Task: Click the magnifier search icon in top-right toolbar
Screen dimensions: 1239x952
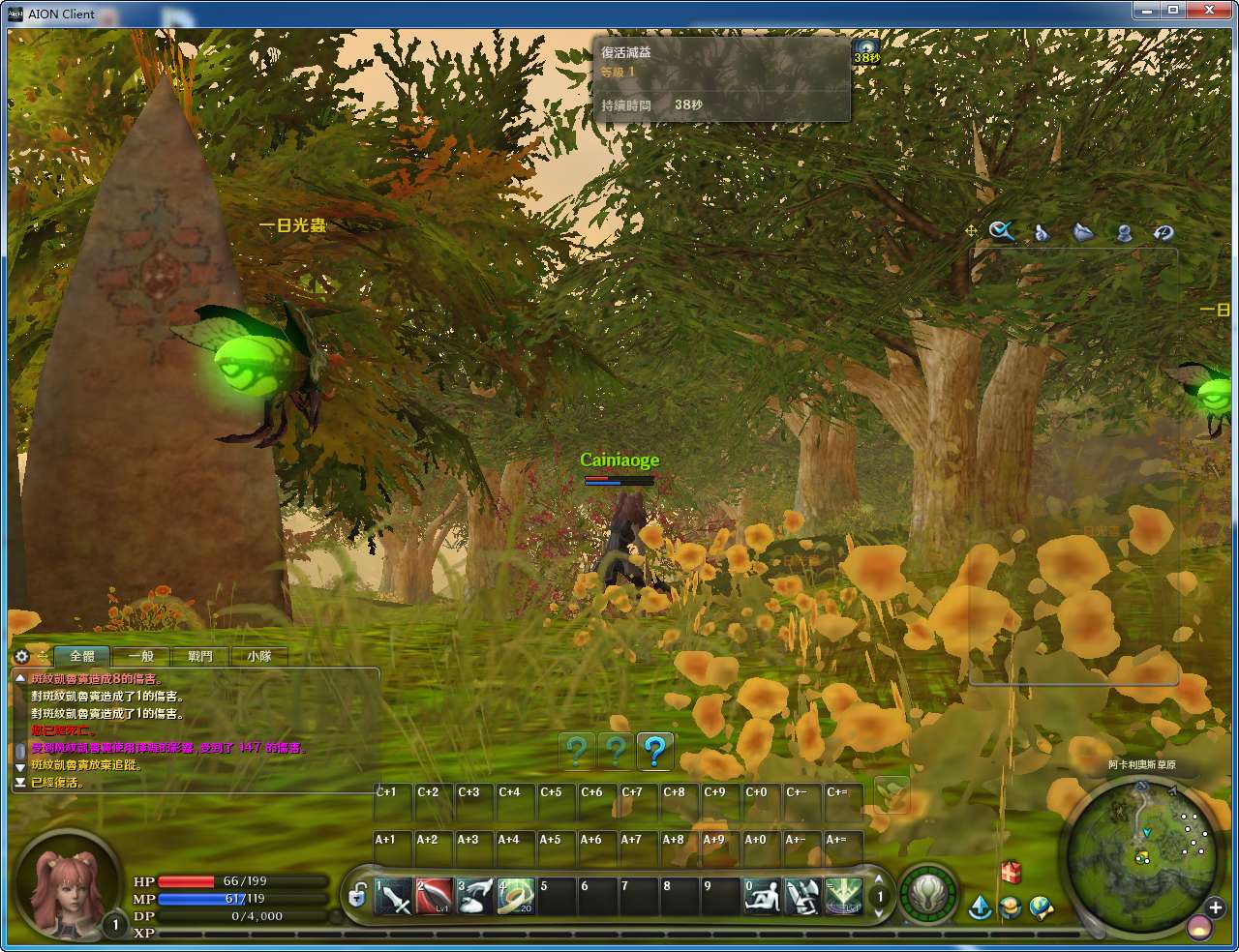Action: (x=1003, y=231)
